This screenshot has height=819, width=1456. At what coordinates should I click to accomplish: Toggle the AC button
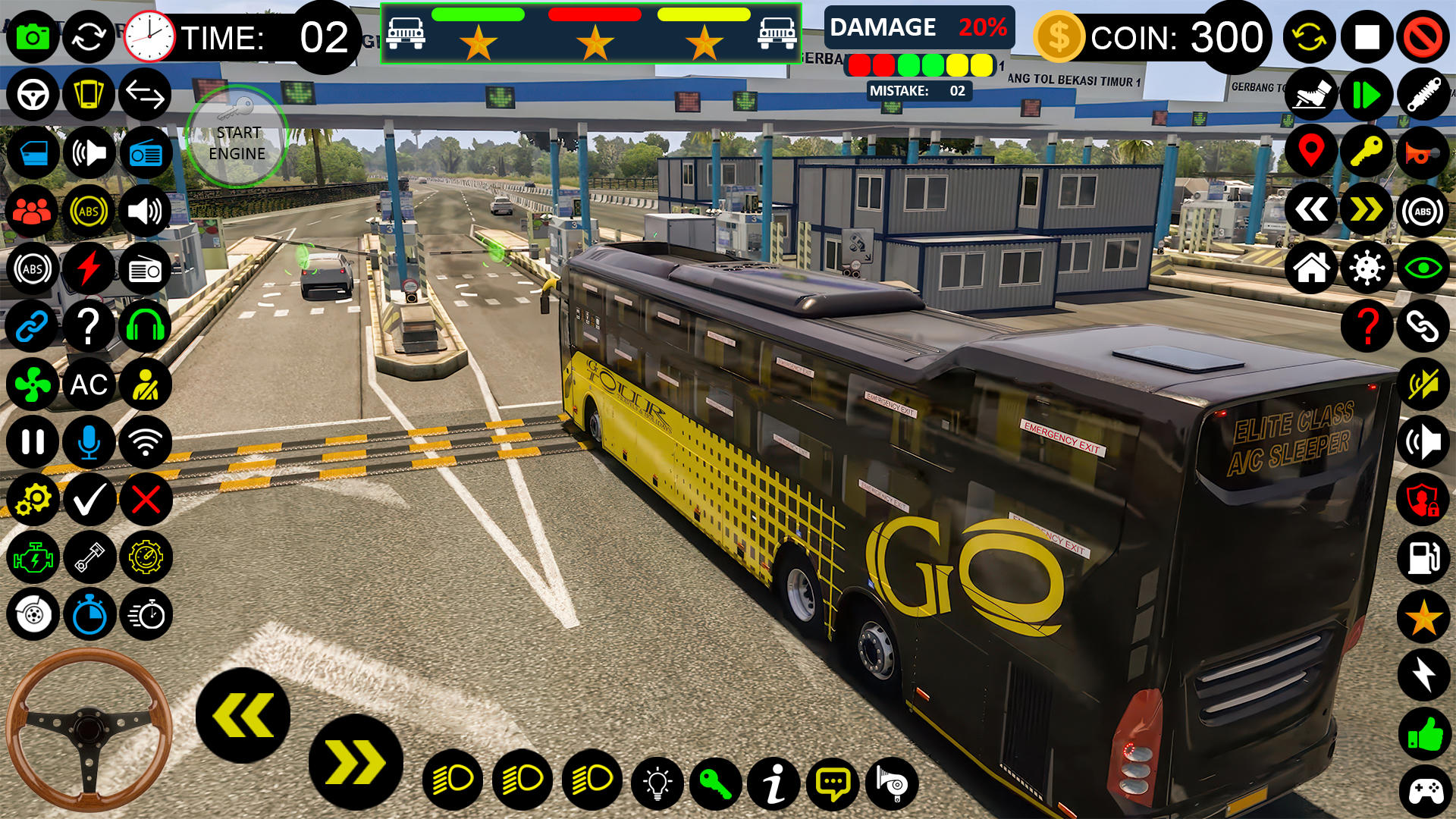[89, 384]
